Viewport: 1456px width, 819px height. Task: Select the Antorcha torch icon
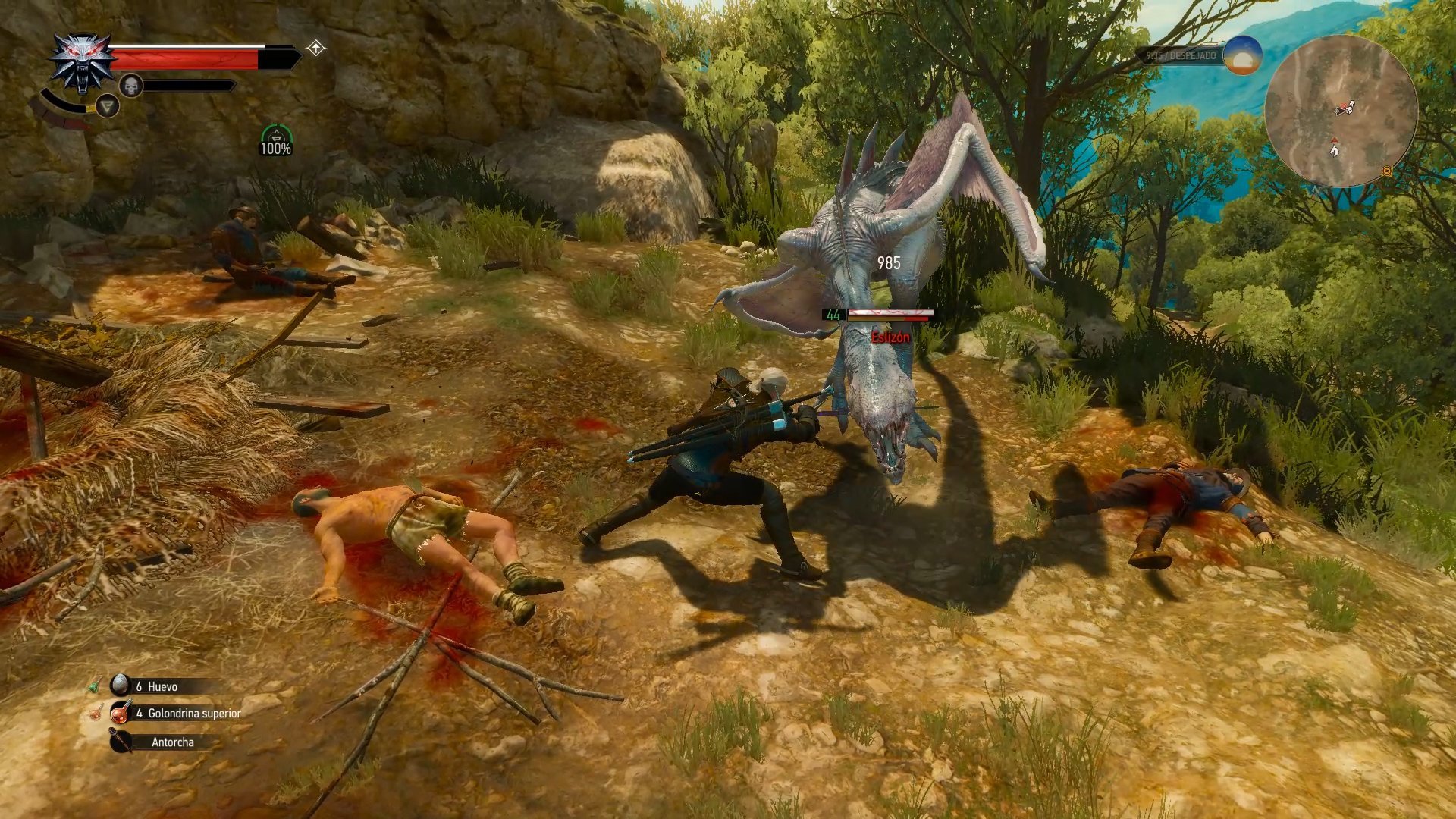121,742
